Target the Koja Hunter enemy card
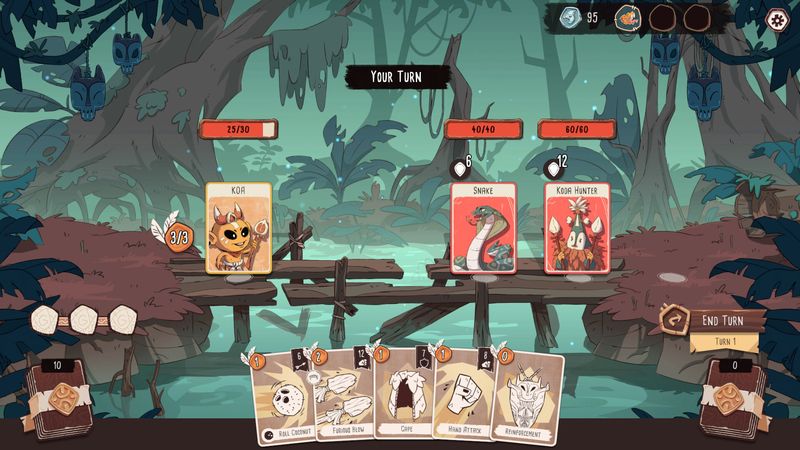800x450 pixels. pyautogui.click(x=577, y=227)
